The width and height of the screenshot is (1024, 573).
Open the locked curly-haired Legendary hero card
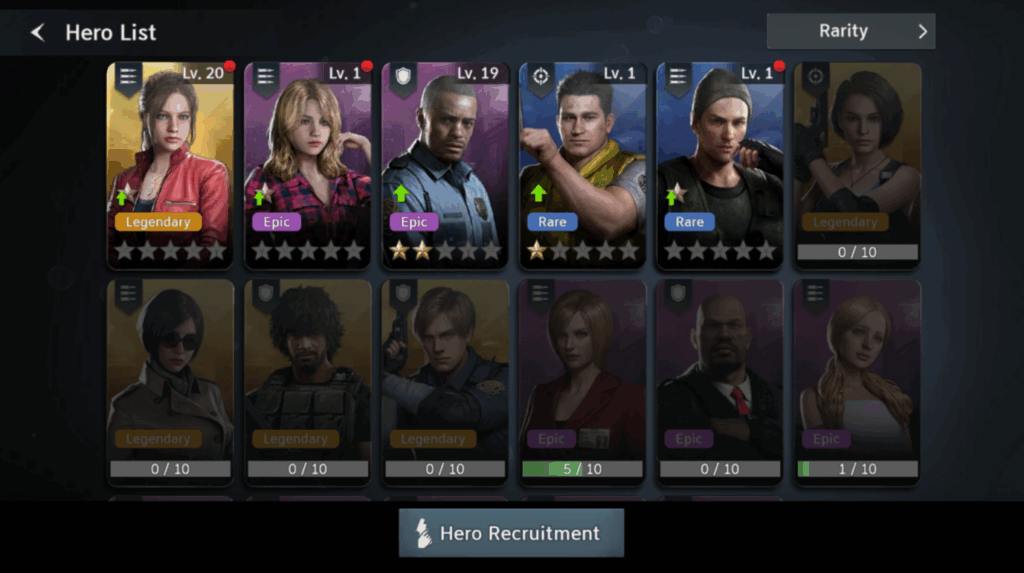click(x=307, y=381)
